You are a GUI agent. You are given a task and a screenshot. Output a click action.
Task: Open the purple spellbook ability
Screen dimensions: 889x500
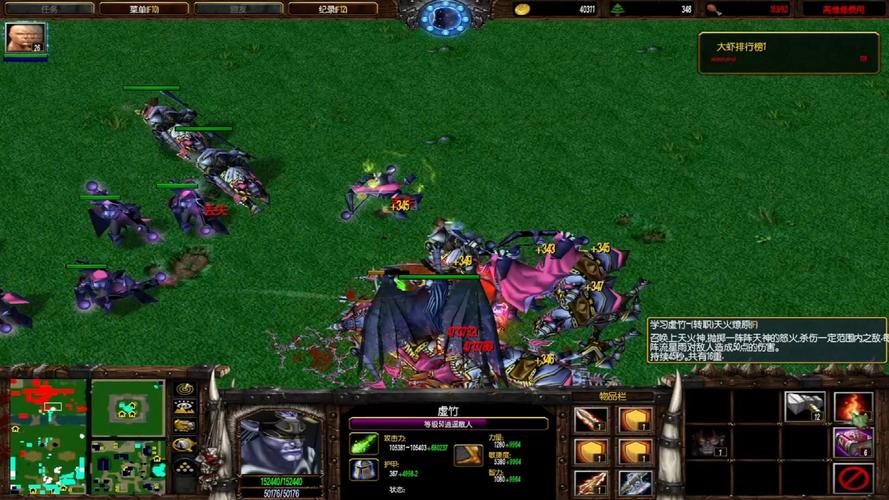tap(853, 442)
